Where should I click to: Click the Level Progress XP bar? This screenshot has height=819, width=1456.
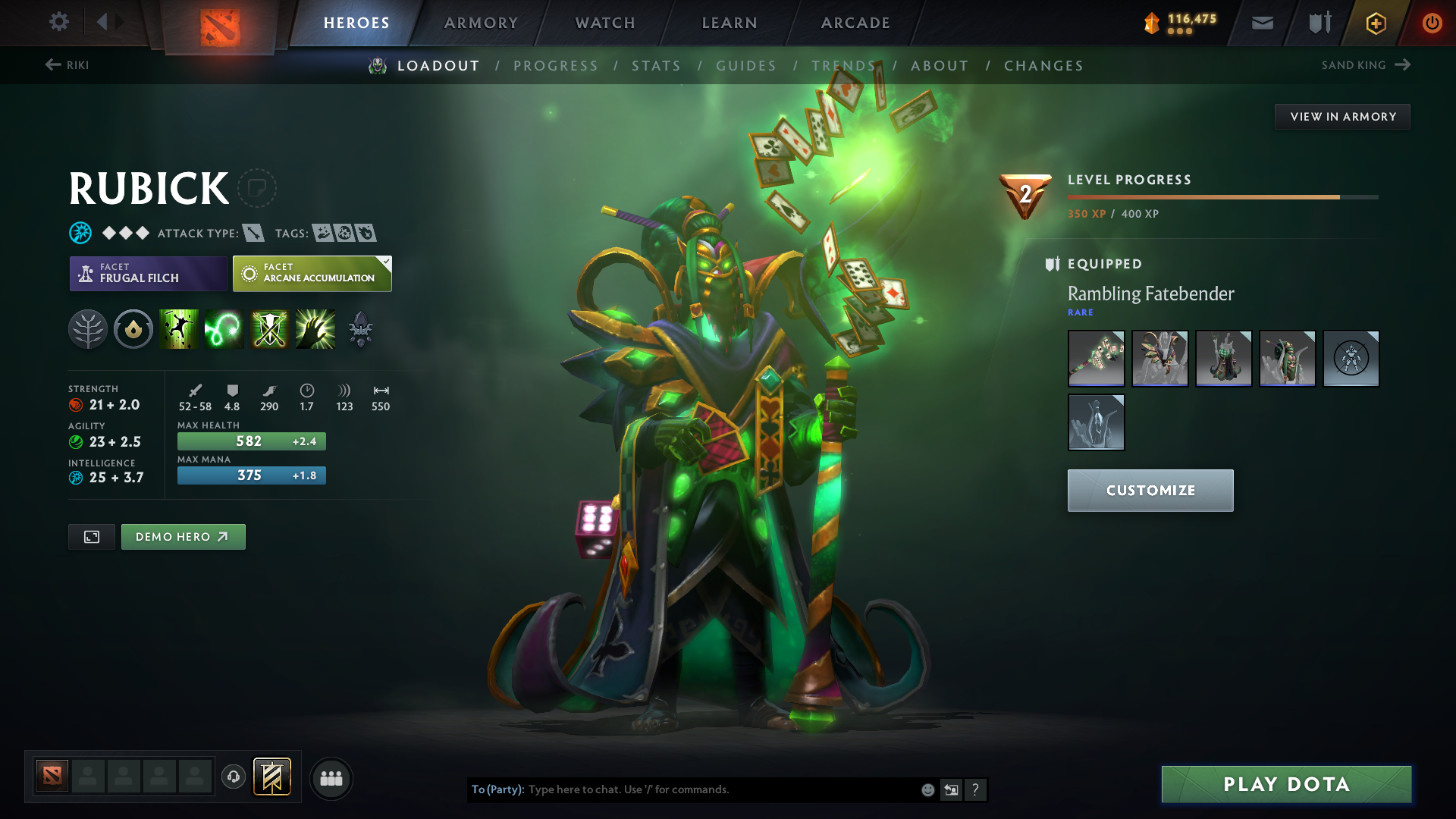coord(1221,196)
